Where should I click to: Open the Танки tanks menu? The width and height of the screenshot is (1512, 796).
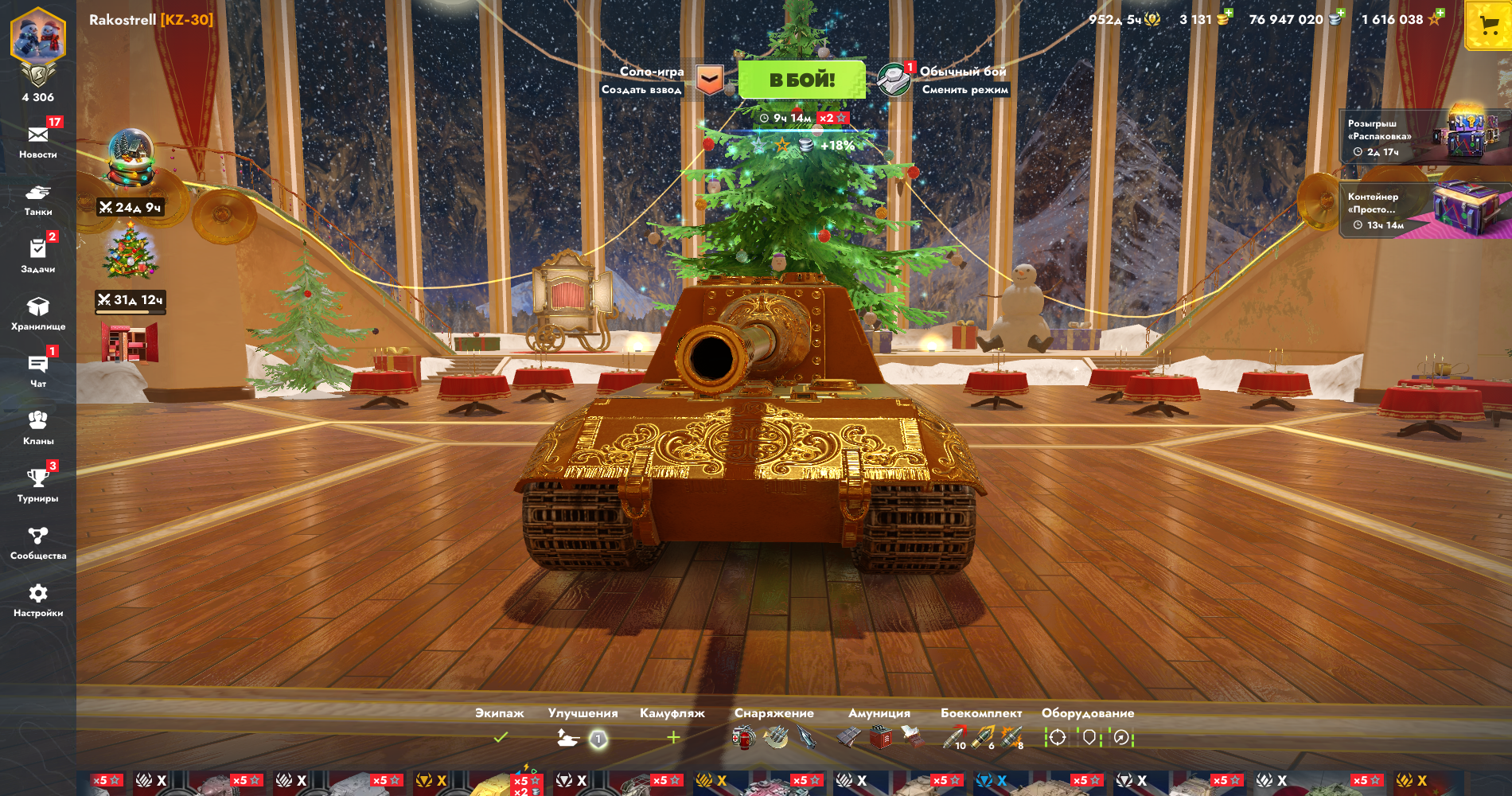coord(38,199)
